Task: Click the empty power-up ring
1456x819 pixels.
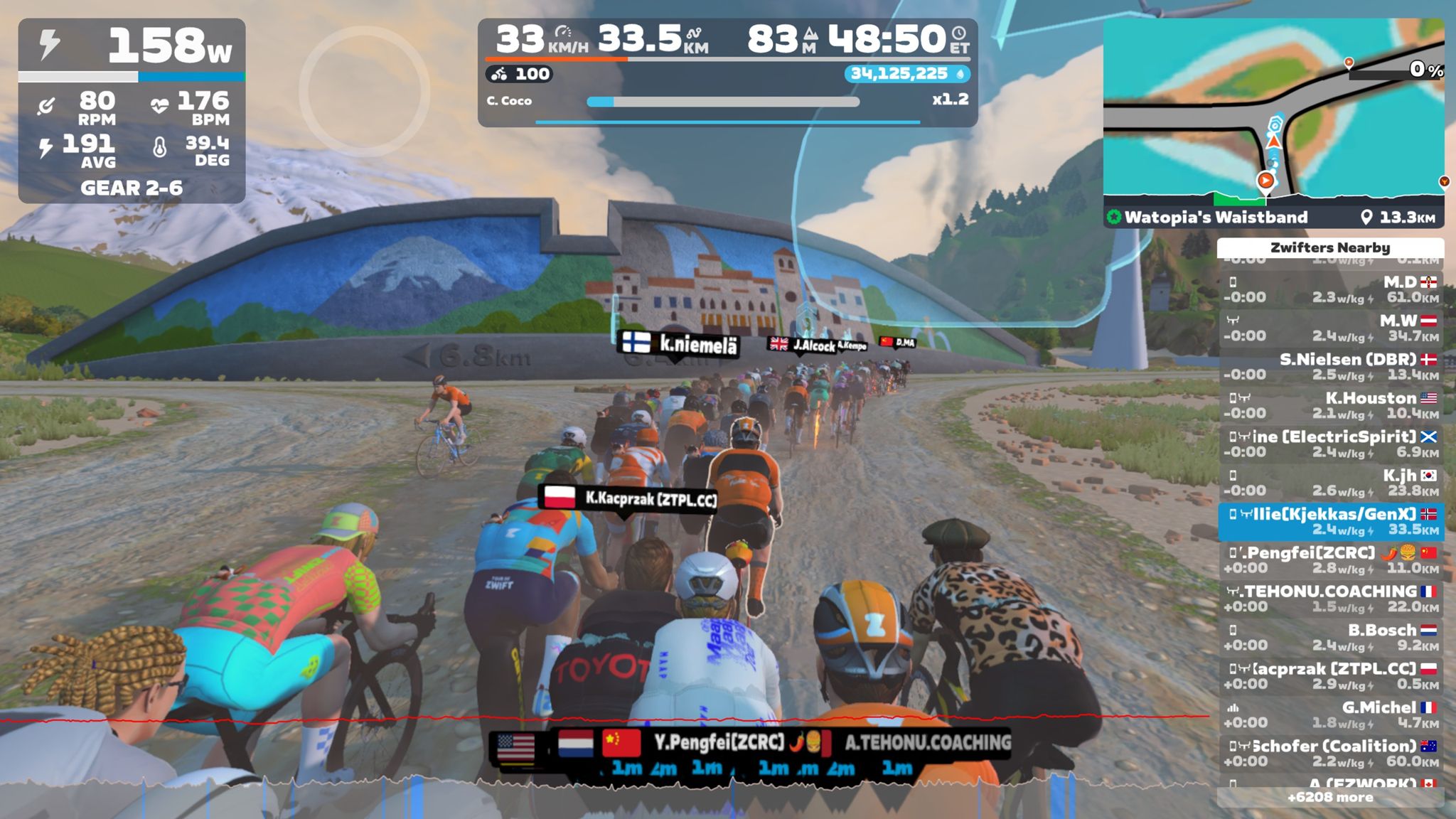Action: [364, 91]
